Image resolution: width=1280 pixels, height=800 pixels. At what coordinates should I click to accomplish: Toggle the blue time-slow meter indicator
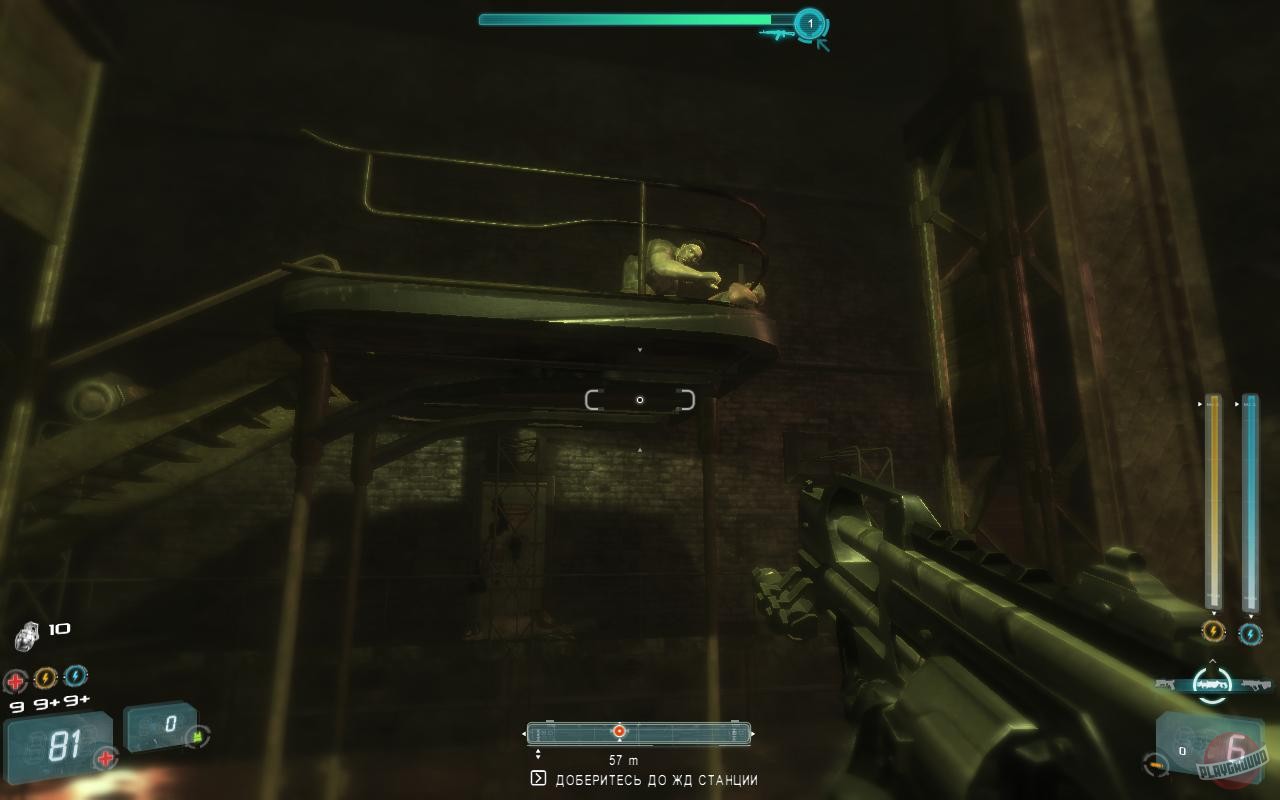pos(1251,634)
